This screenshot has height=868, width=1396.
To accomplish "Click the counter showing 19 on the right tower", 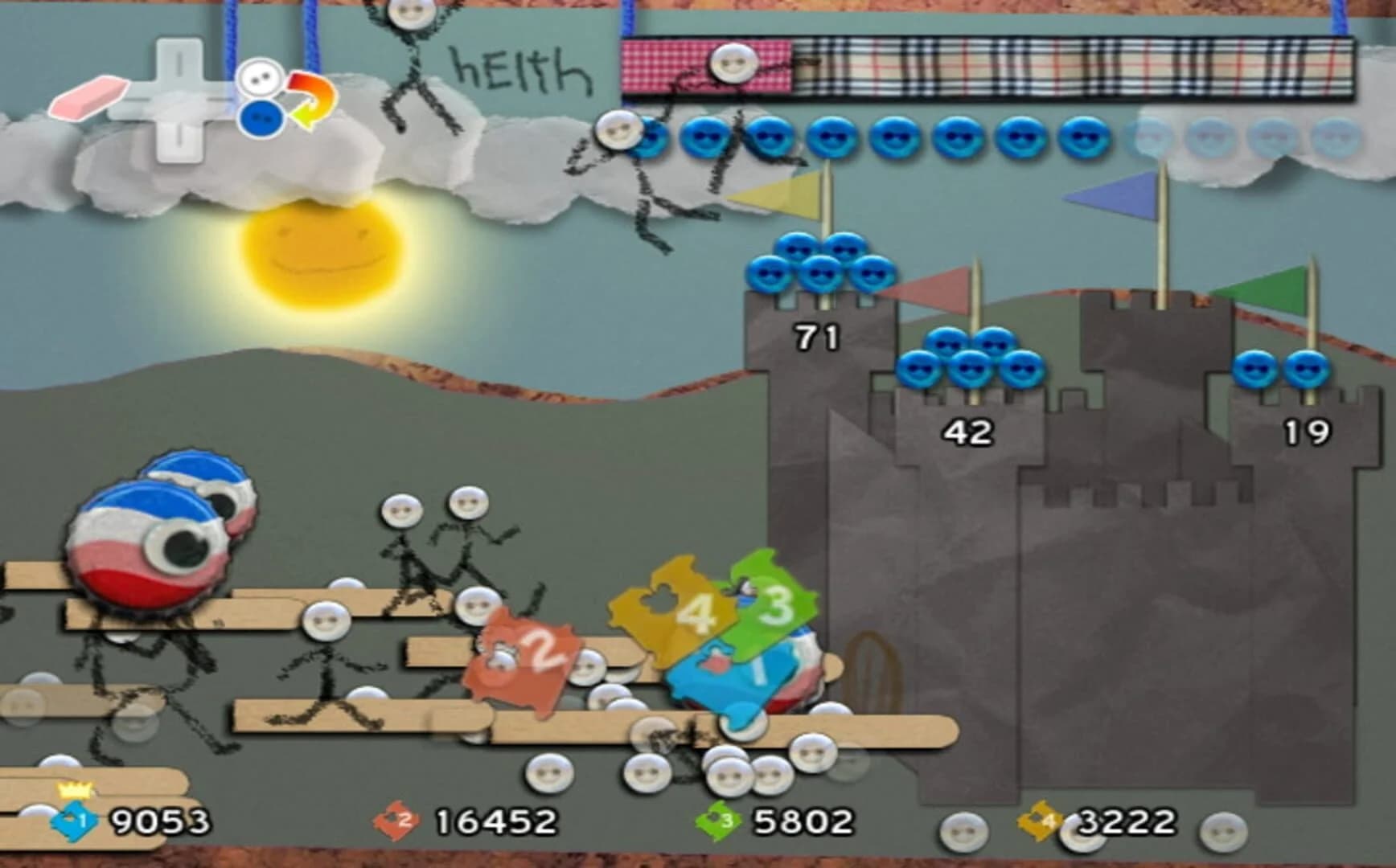I will tap(1307, 432).
